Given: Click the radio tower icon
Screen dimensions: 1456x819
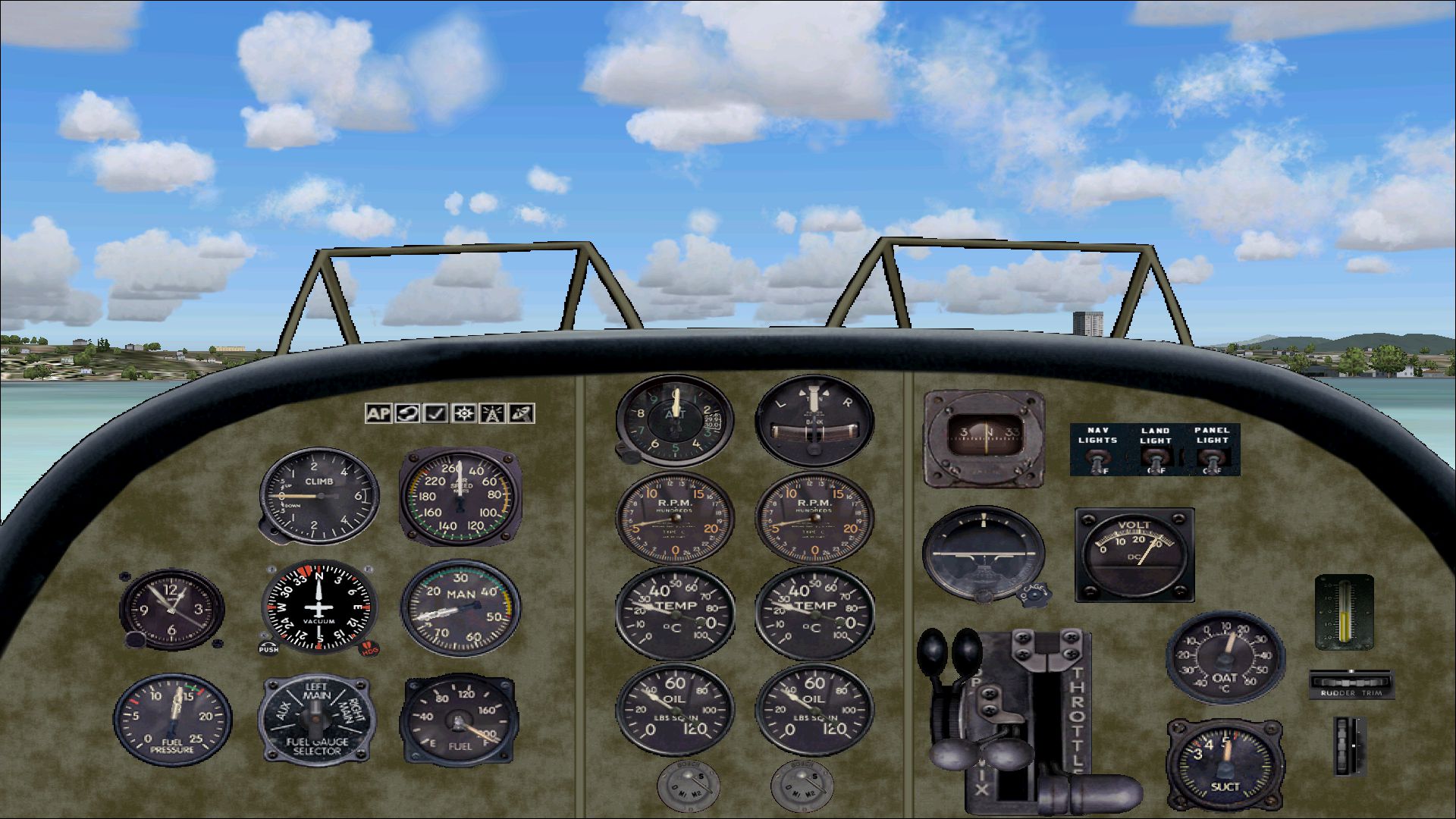Looking at the screenshot, I should (x=493, y=413).
